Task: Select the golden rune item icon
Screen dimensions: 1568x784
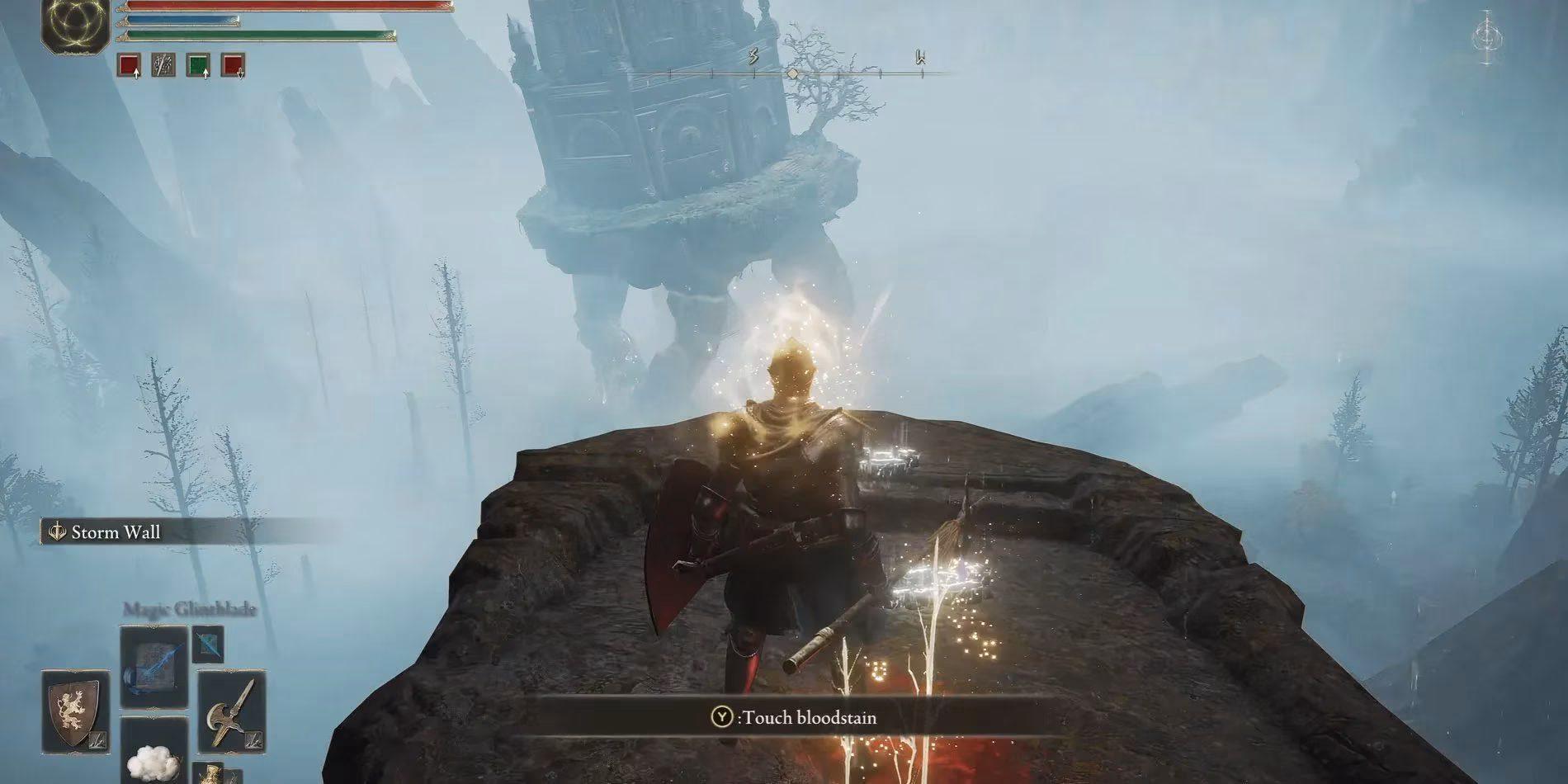Action: (212, 773)
